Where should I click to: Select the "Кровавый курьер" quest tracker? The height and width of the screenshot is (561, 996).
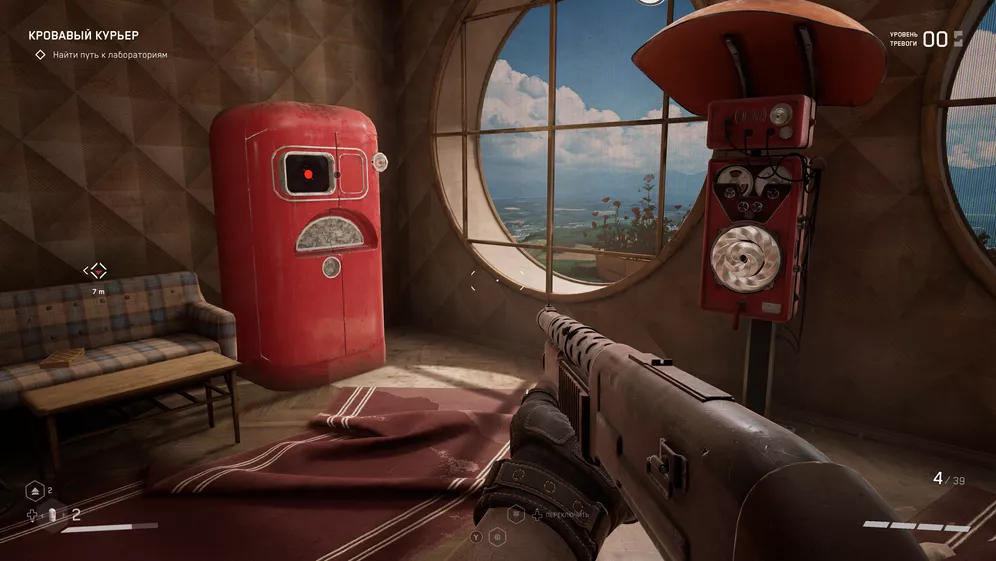point(83,35)
